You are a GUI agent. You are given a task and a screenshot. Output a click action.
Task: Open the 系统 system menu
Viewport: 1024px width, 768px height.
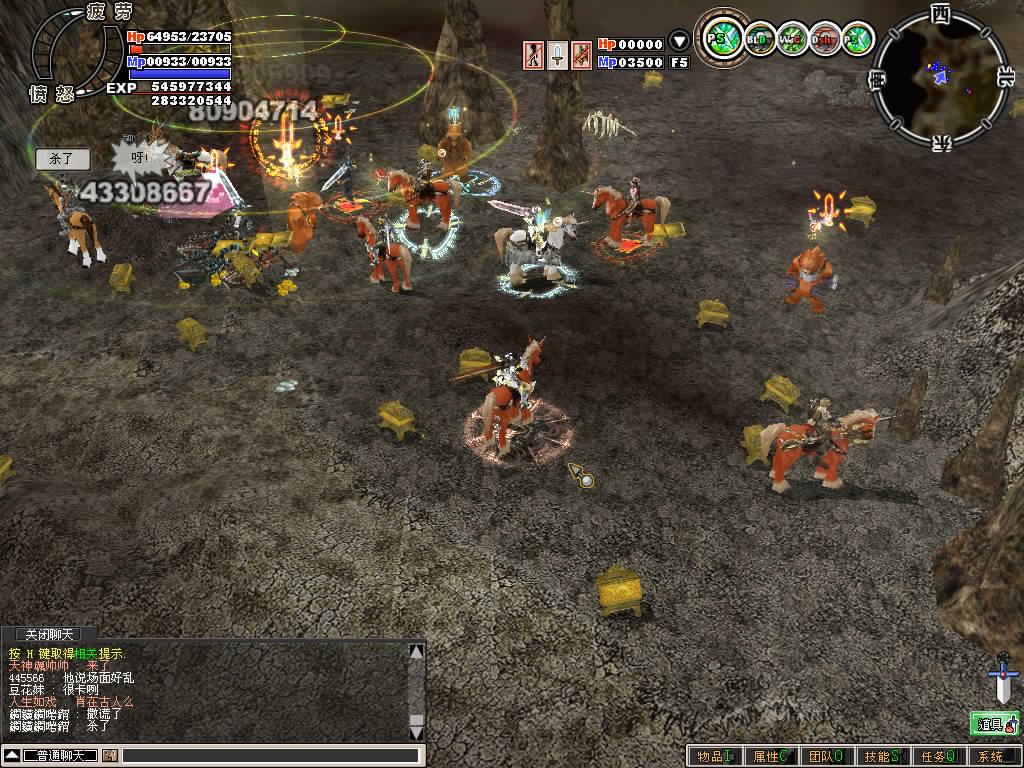pos(992,757)
